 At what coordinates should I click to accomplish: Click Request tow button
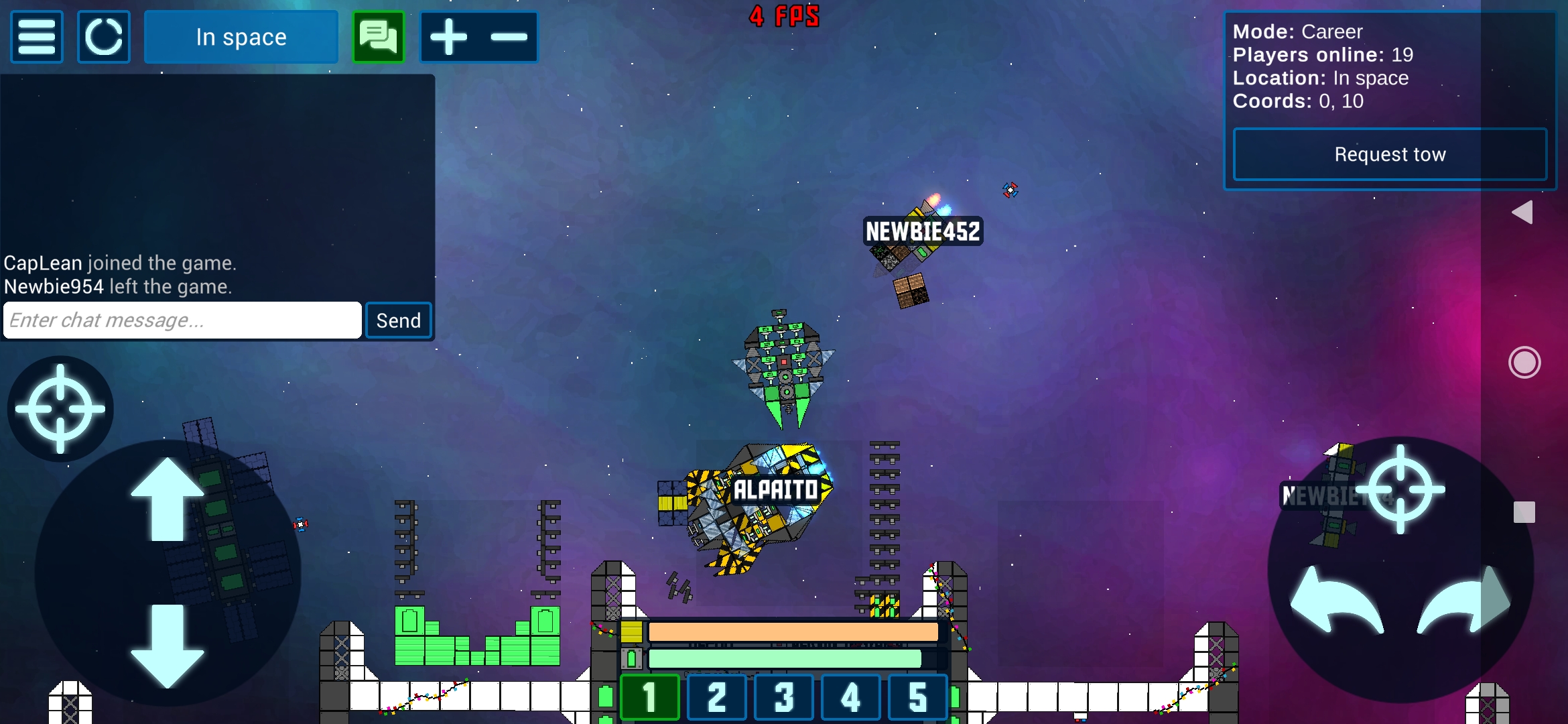[1390, 154]
